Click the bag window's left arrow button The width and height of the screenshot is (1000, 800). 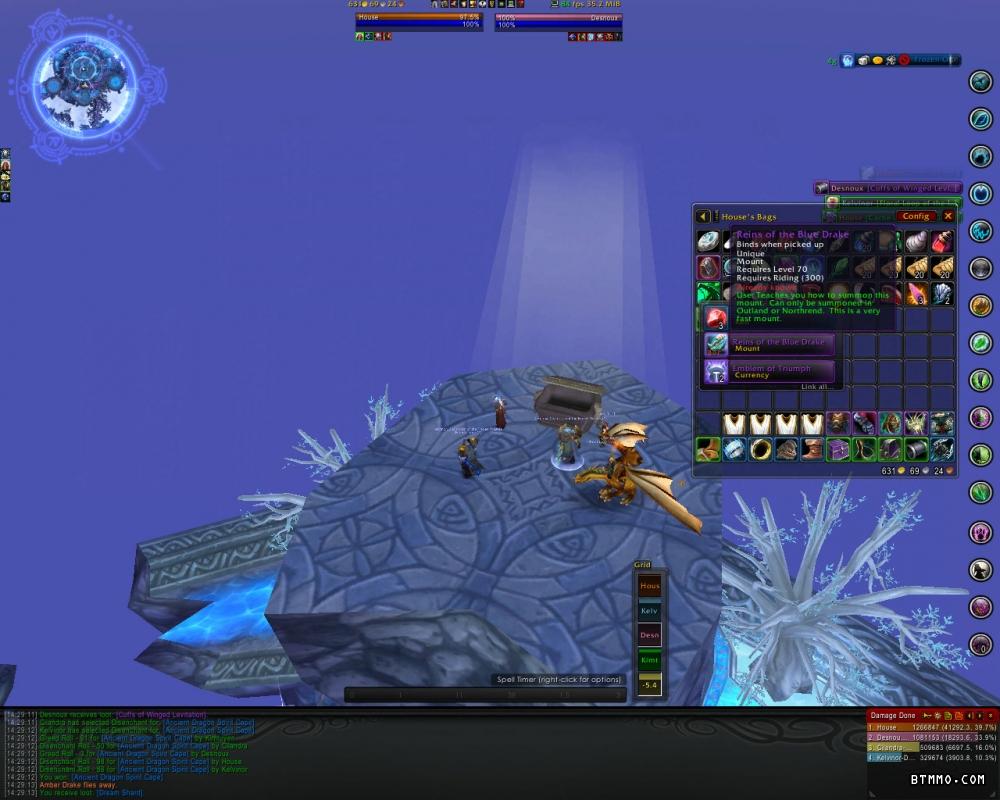click(x=703, y=216)
